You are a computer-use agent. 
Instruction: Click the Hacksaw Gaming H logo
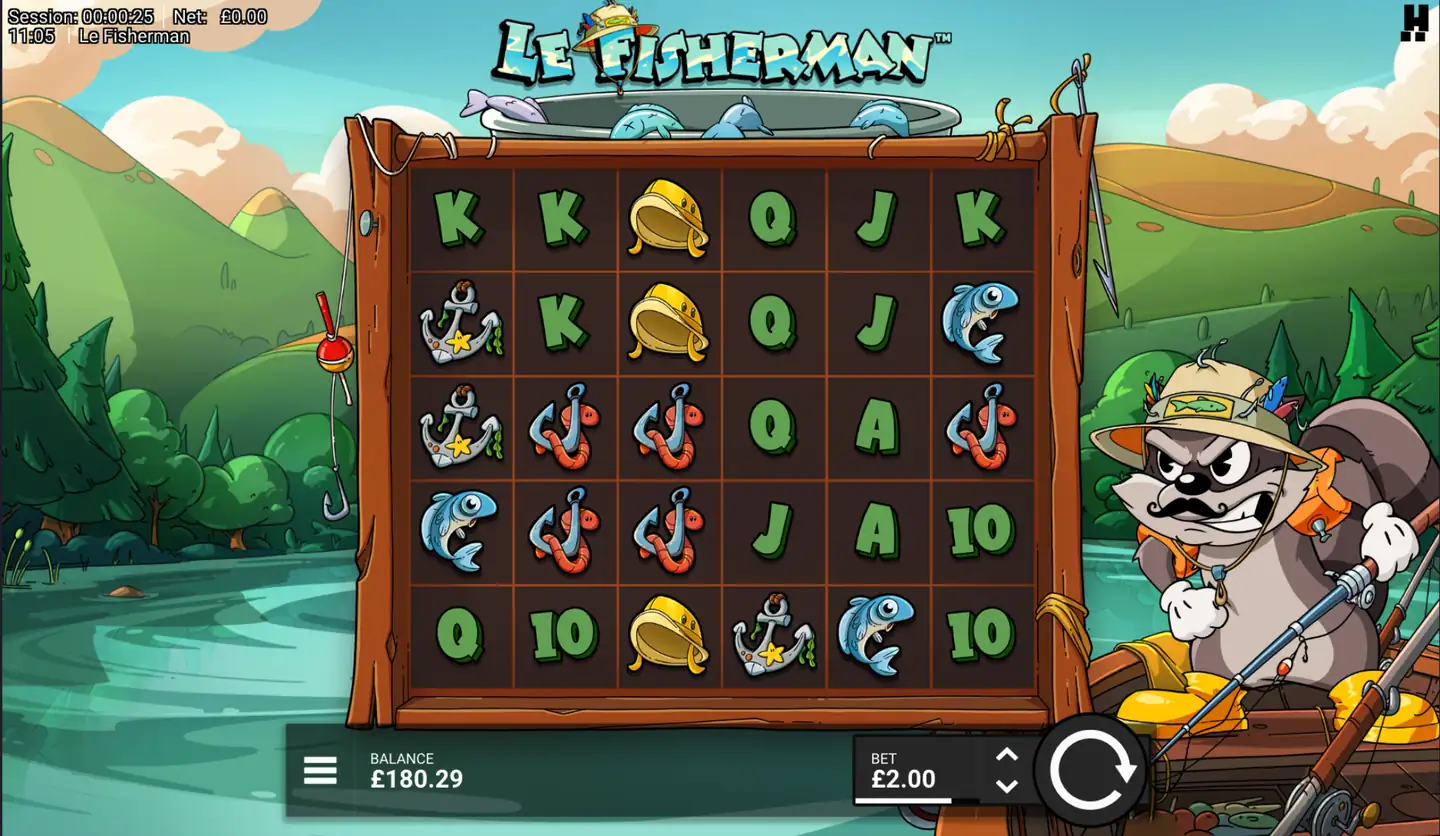pos(1416,24)
